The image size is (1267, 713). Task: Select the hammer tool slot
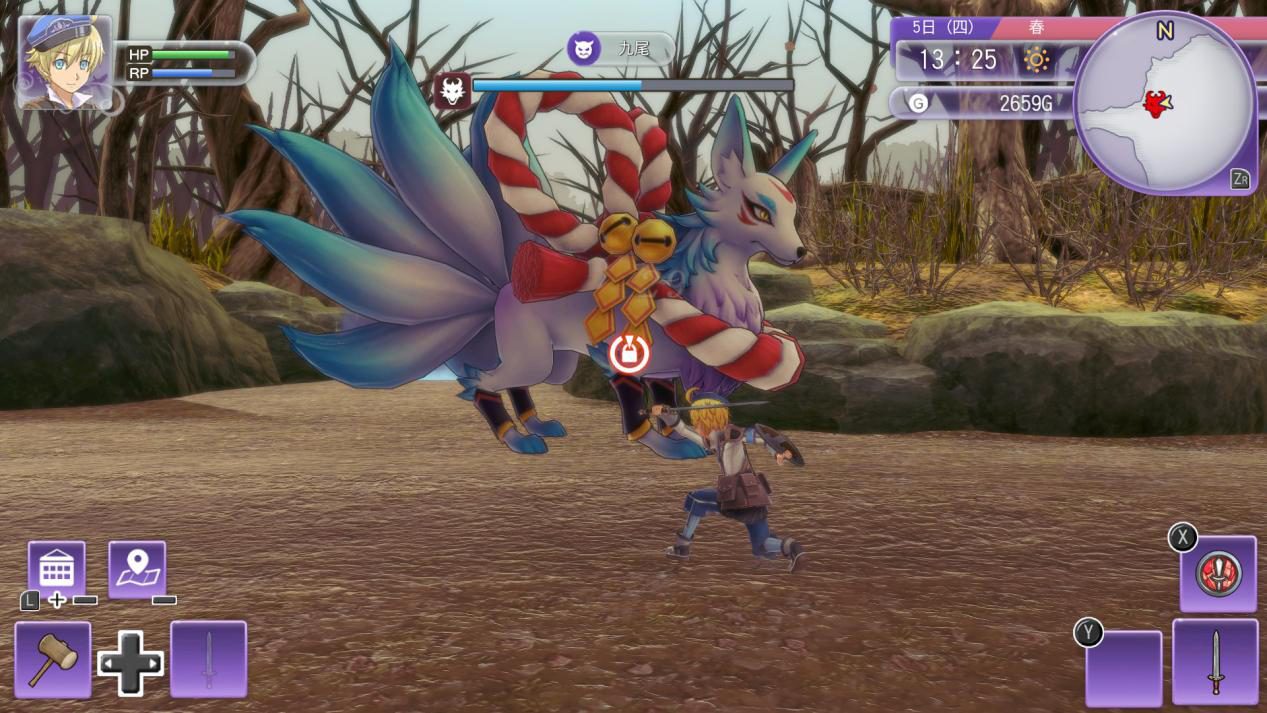pyautogui.click(x=52, y=659)
